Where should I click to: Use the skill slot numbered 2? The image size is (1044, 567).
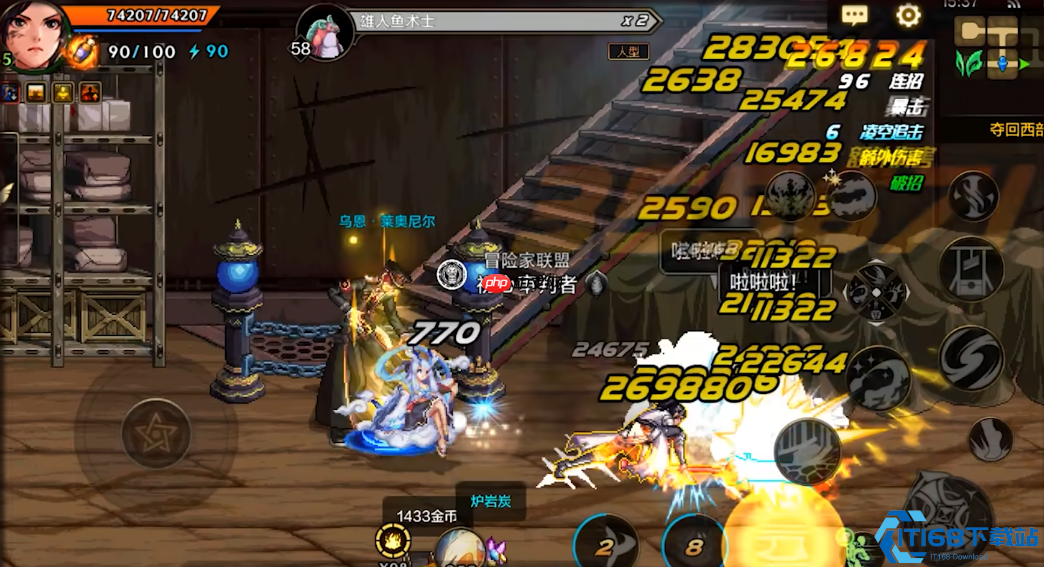[605, 544]
